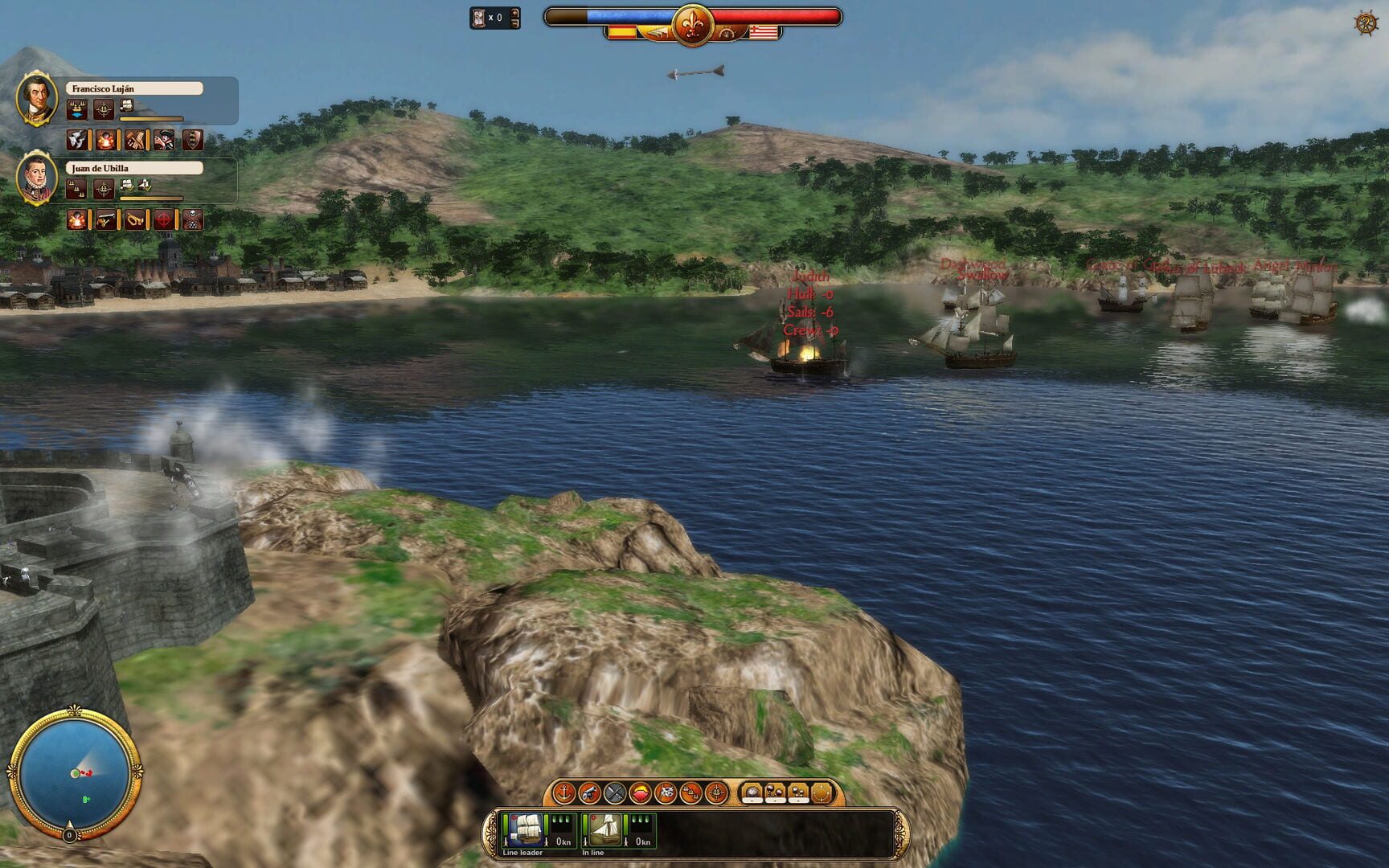The width and height of the screenshot is (1389, 868).
Task: Click the ship's wheel icon in top right corner
Action: [x=1367, y=24]
